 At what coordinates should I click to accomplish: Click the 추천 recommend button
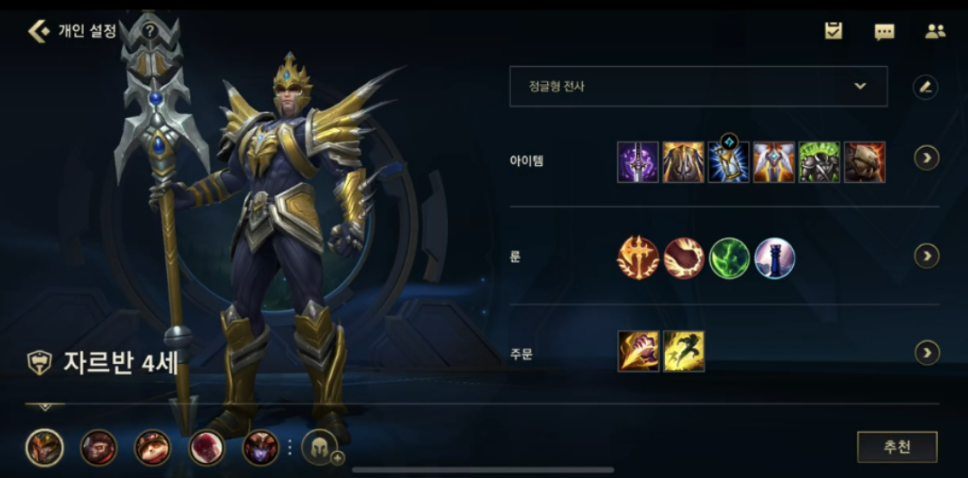pyautogui.click(x=897, y=447)
